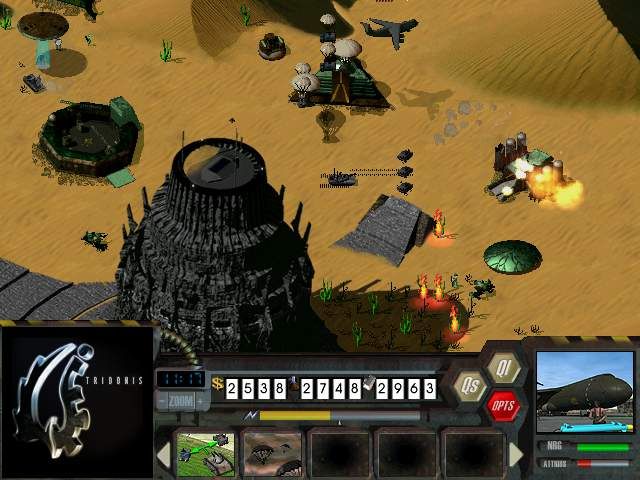
Task: Click the QS hexagon button
Action: coord(468,386)
